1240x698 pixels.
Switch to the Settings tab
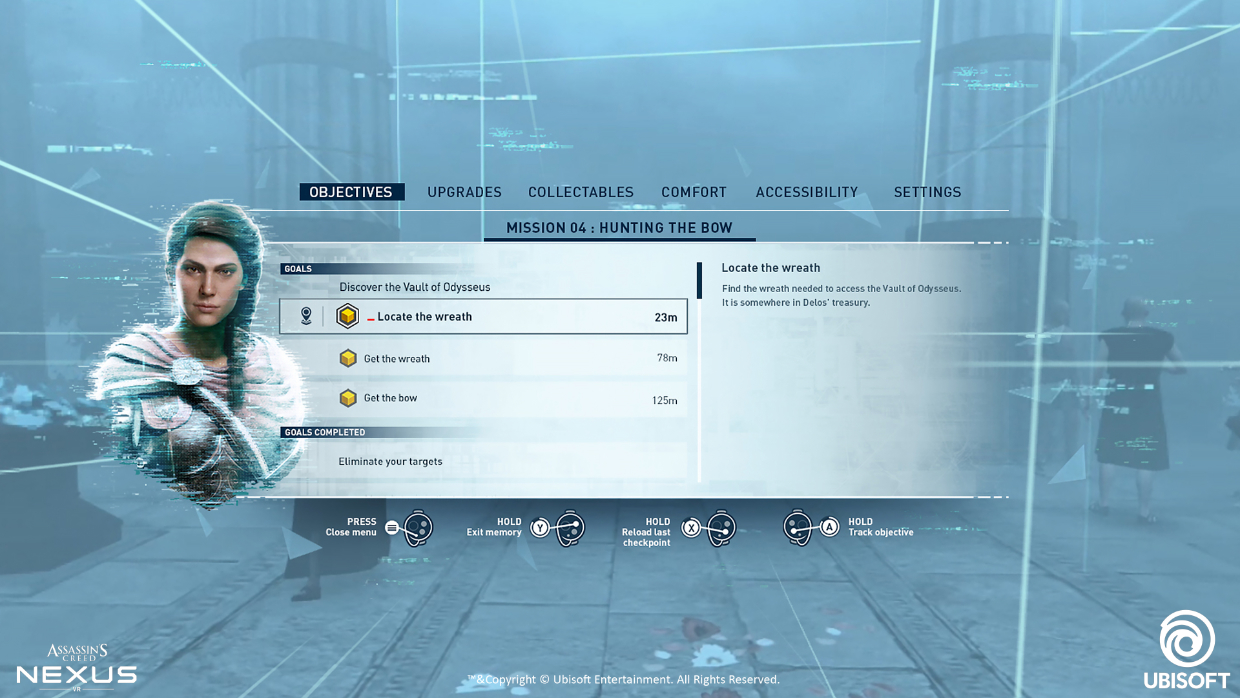click(927, 192)
